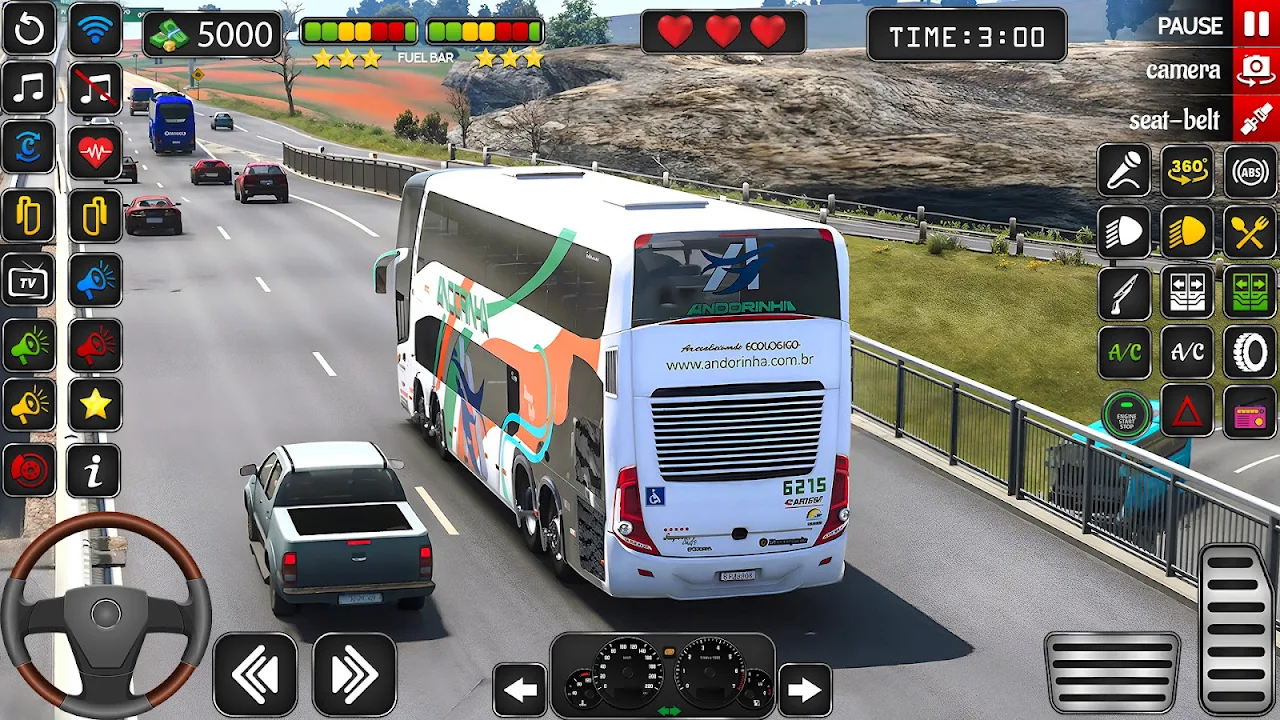Switch on the green A/C
The width and height of the screenshot is (1280, 720).
point(1124,353)
